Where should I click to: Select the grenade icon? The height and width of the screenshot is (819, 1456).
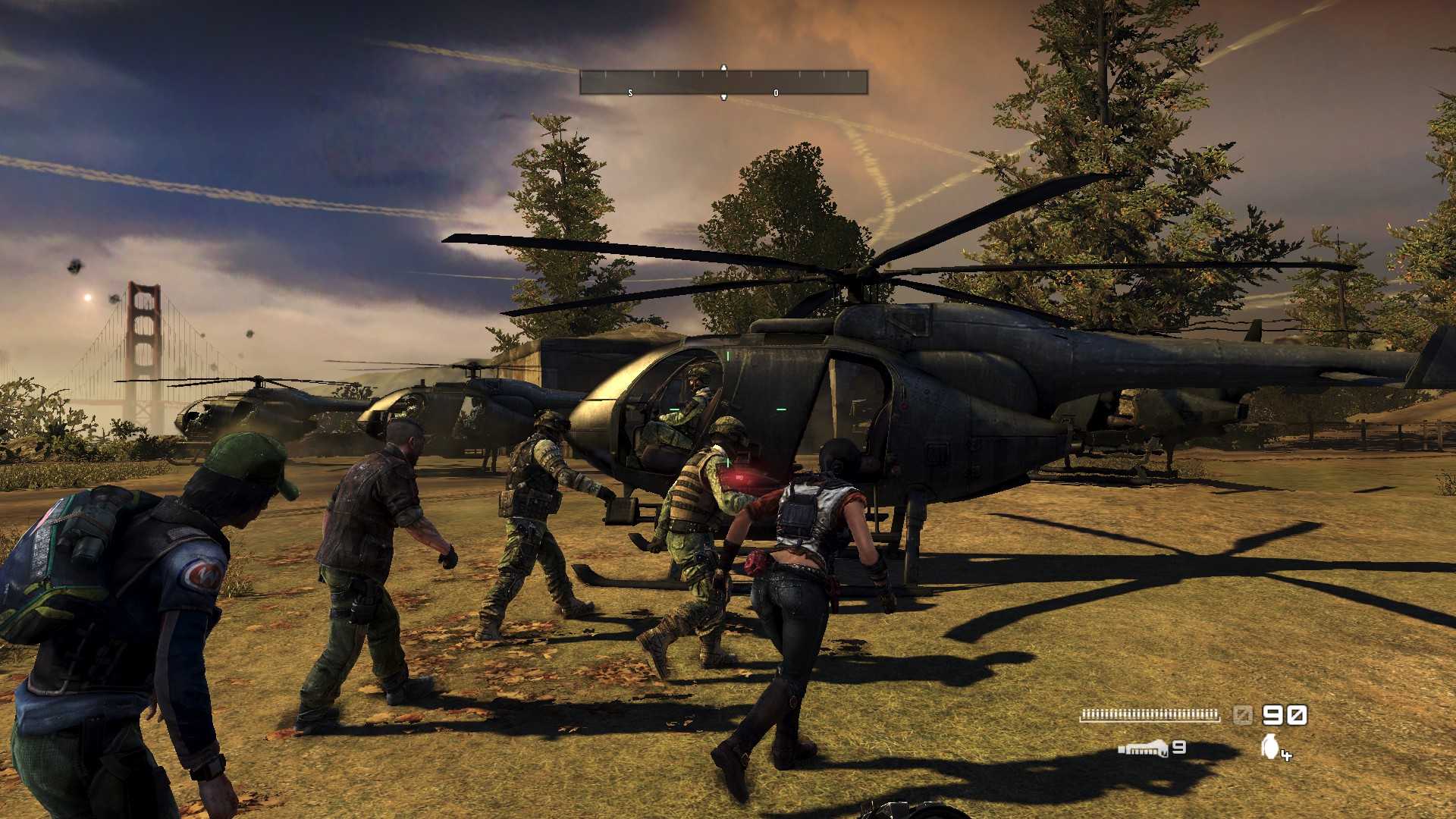coord(1270,746)
